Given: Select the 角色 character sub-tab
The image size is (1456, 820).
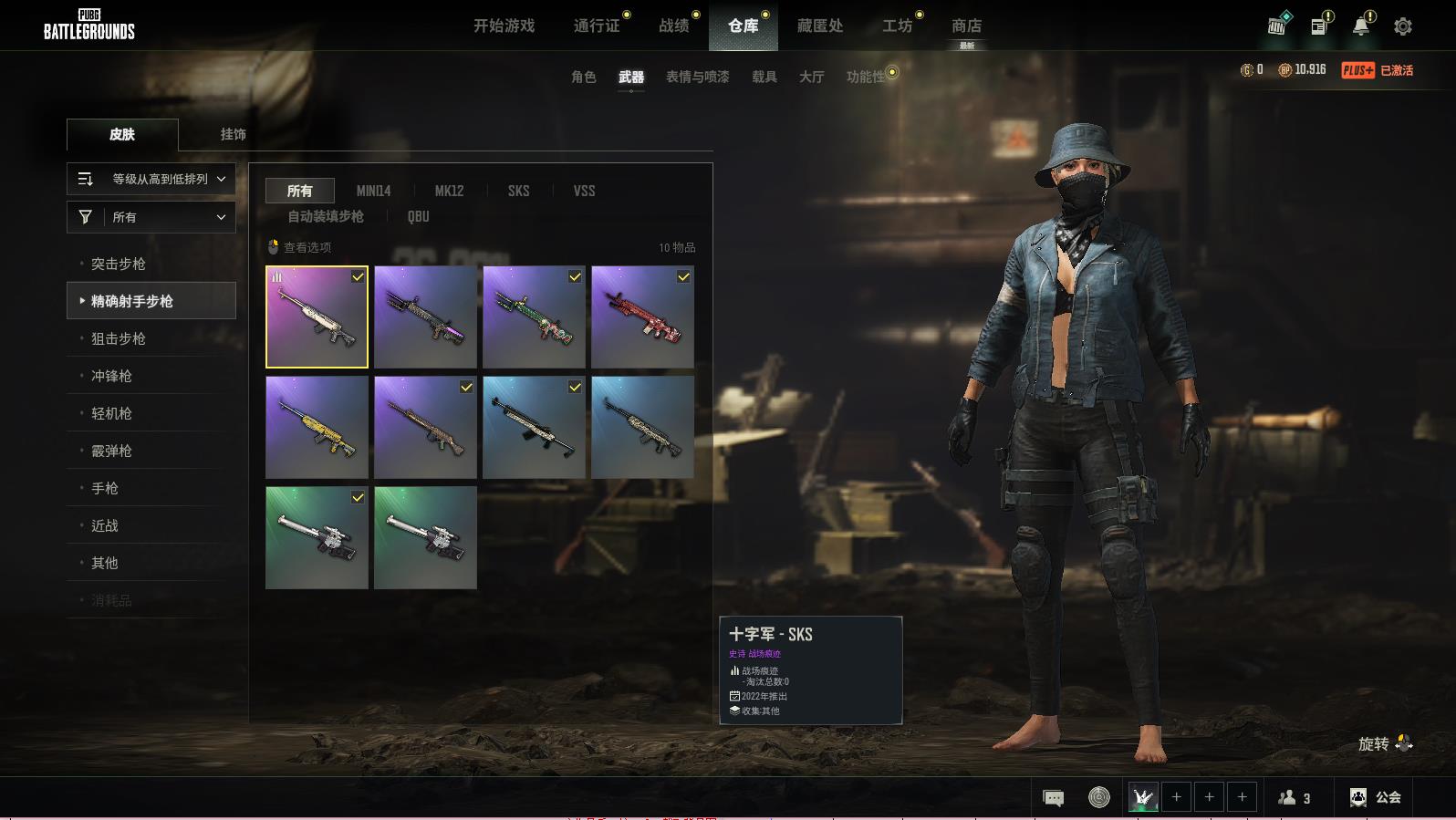Looking at the screenshot, I should pyautogui.click(x=583, y=77).
